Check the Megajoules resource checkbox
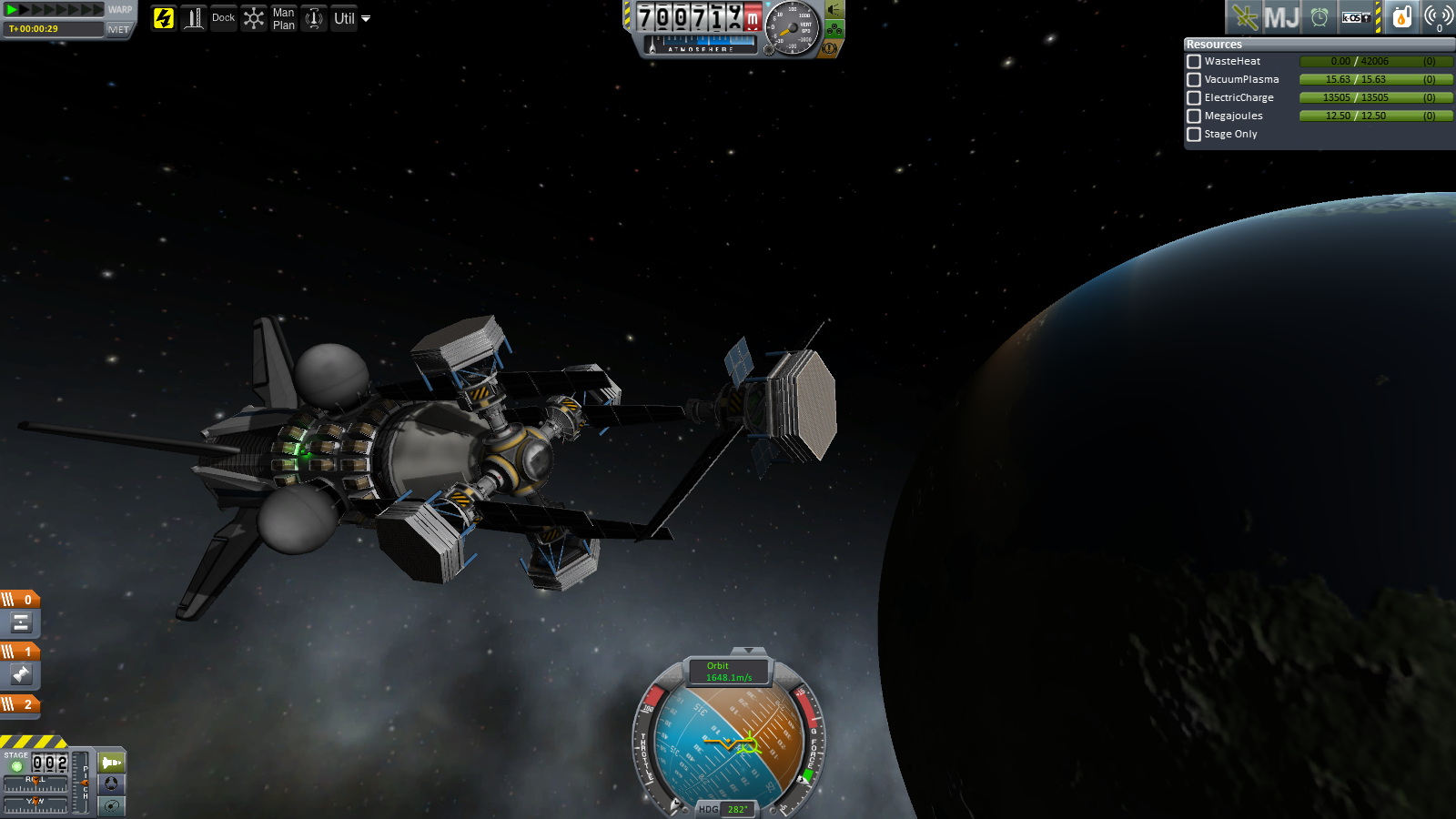Screen dimensions: 1456x819 (1194, 116)
